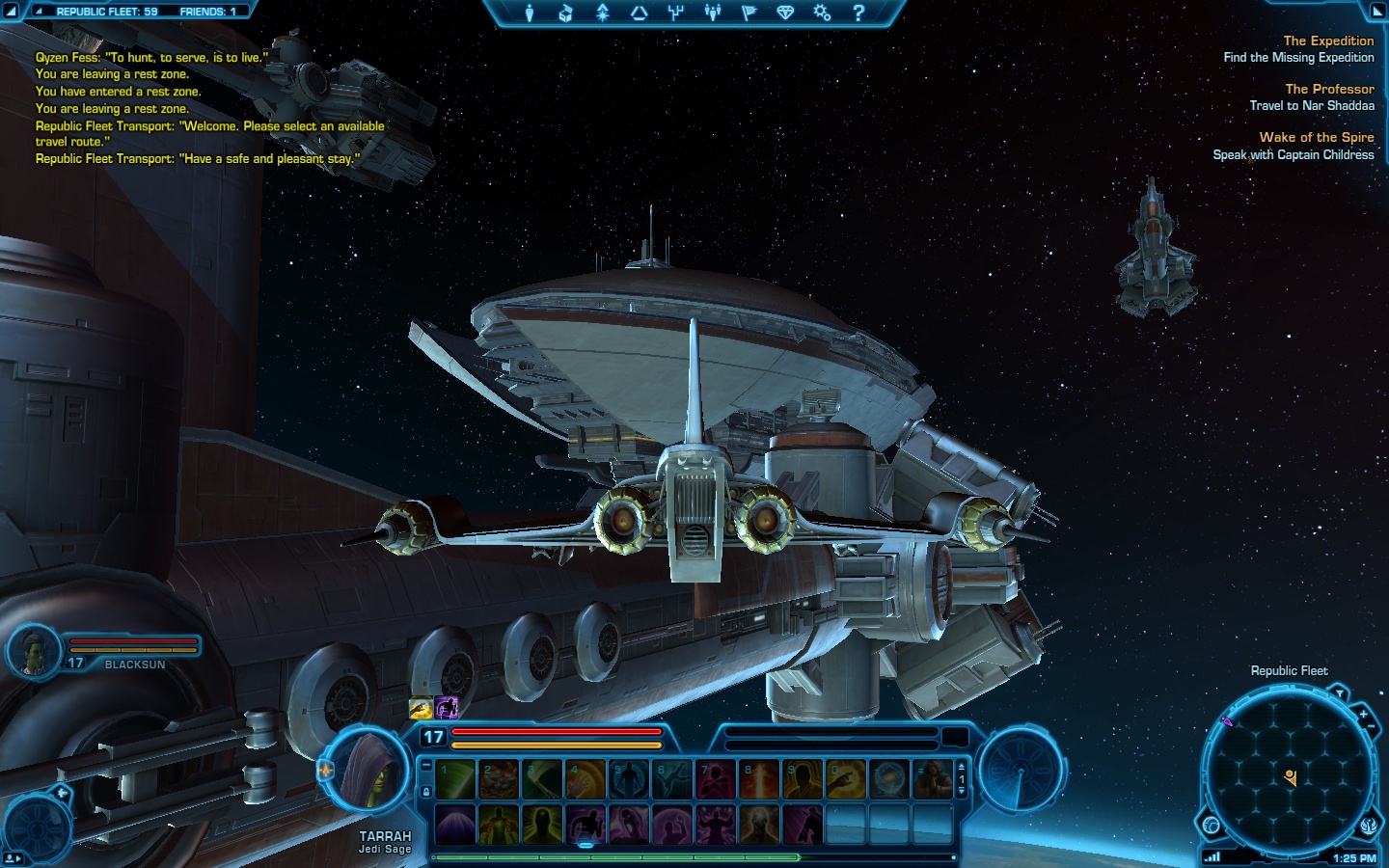
Task: Toggle the hotbar lock icon
Action: tap(425, 792)
